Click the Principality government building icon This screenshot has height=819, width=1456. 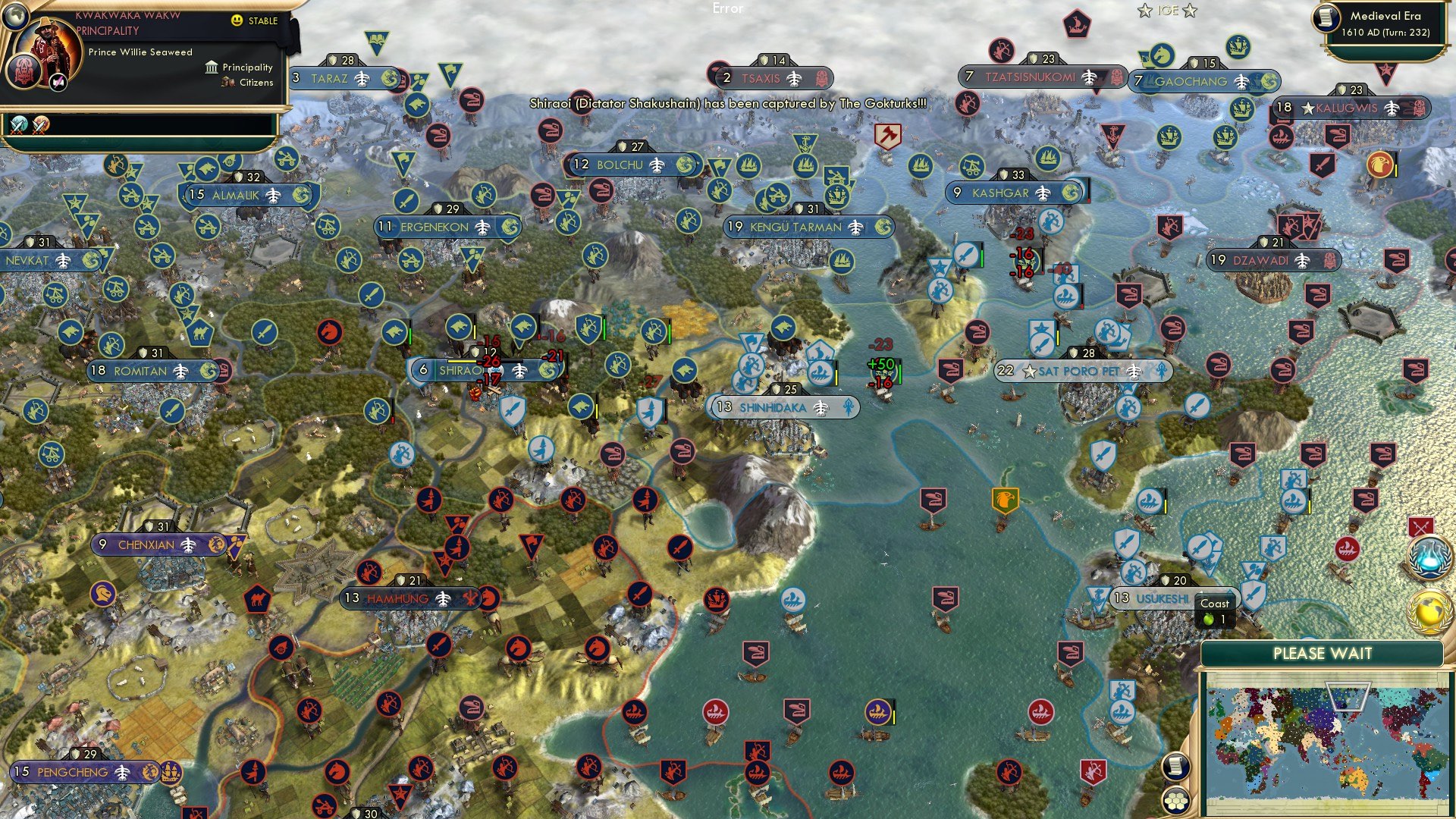[211, 67]
